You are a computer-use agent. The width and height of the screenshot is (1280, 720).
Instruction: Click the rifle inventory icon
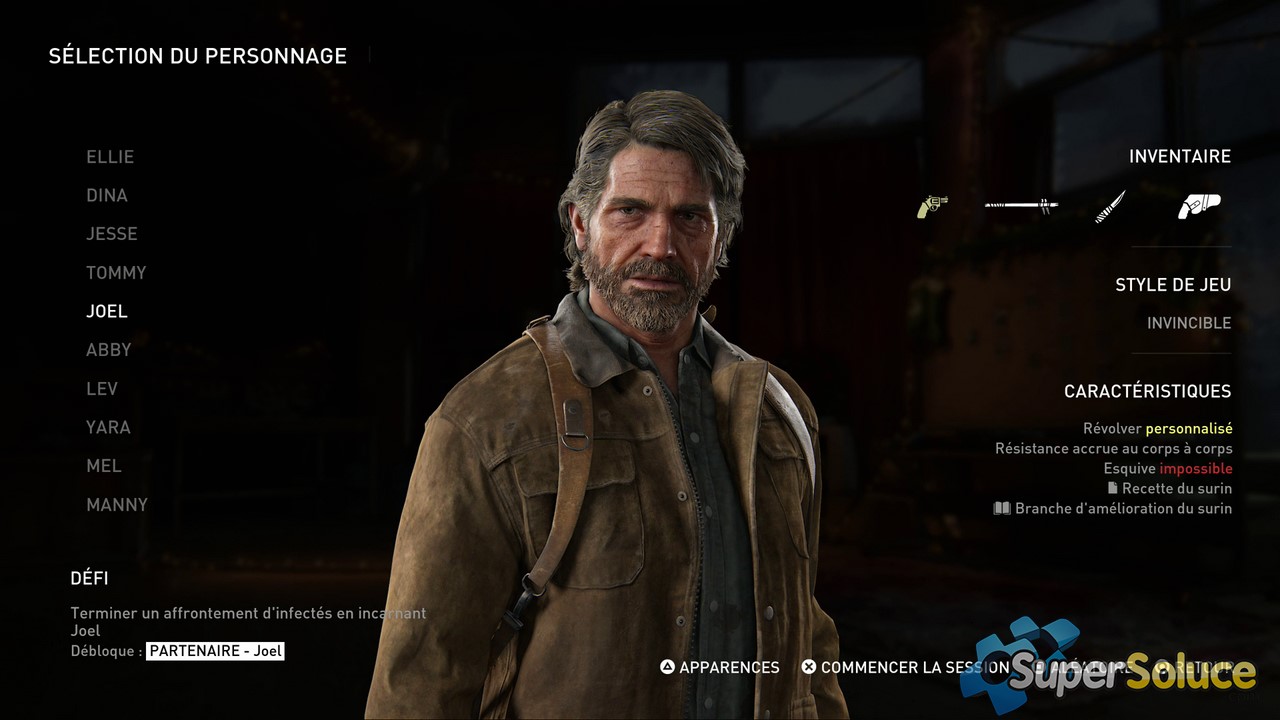1022,205
